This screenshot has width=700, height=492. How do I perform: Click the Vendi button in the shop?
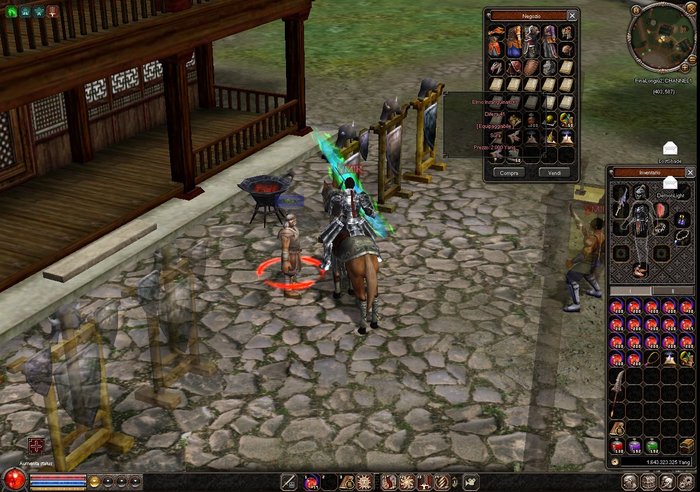pos(556,172)
